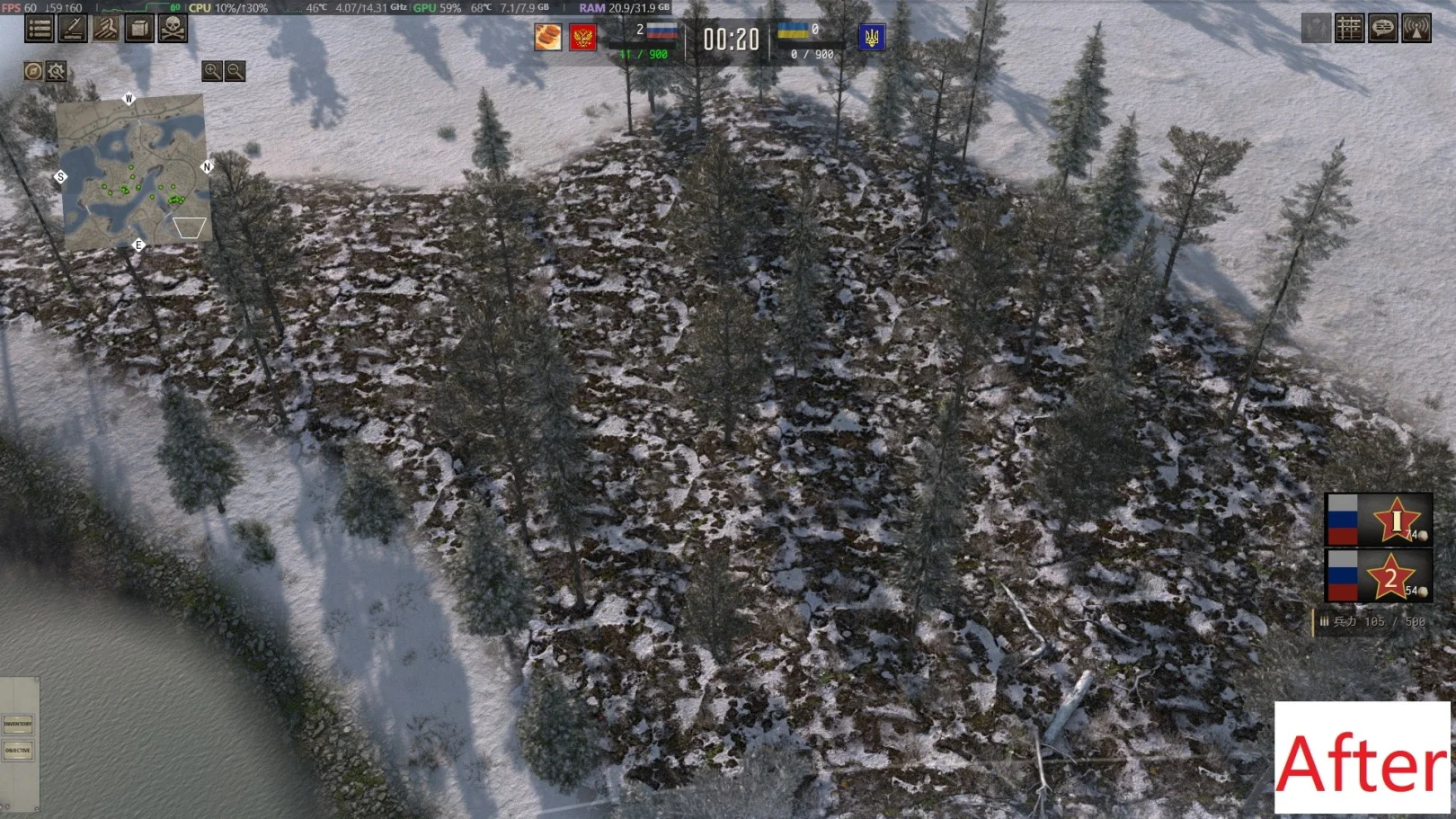Viewport: 1456px width, 819px height.
Task: Select the star squad number 2 card
Action: (1379, 576)
